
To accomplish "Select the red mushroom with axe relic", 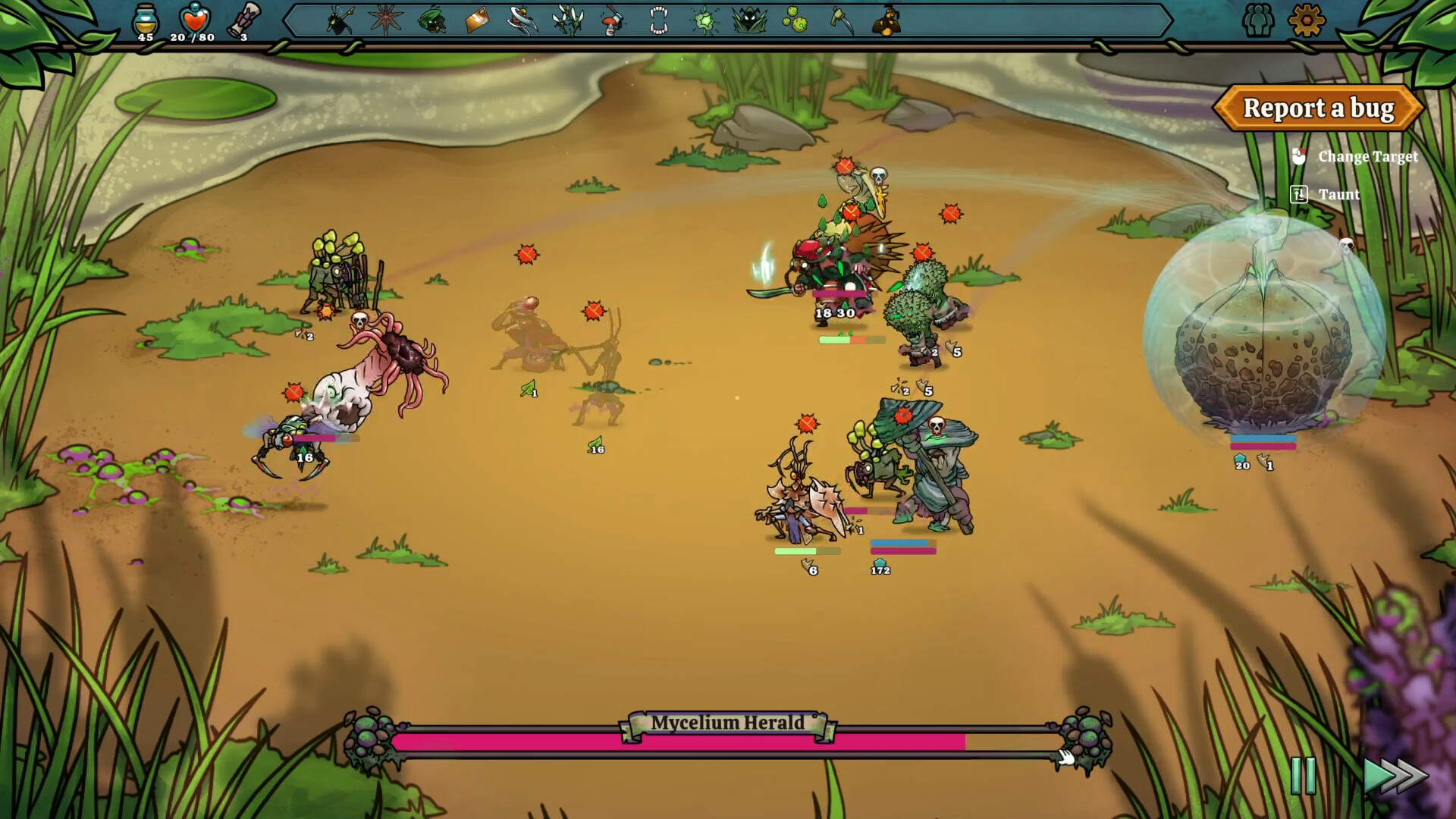I will [613, 20].
